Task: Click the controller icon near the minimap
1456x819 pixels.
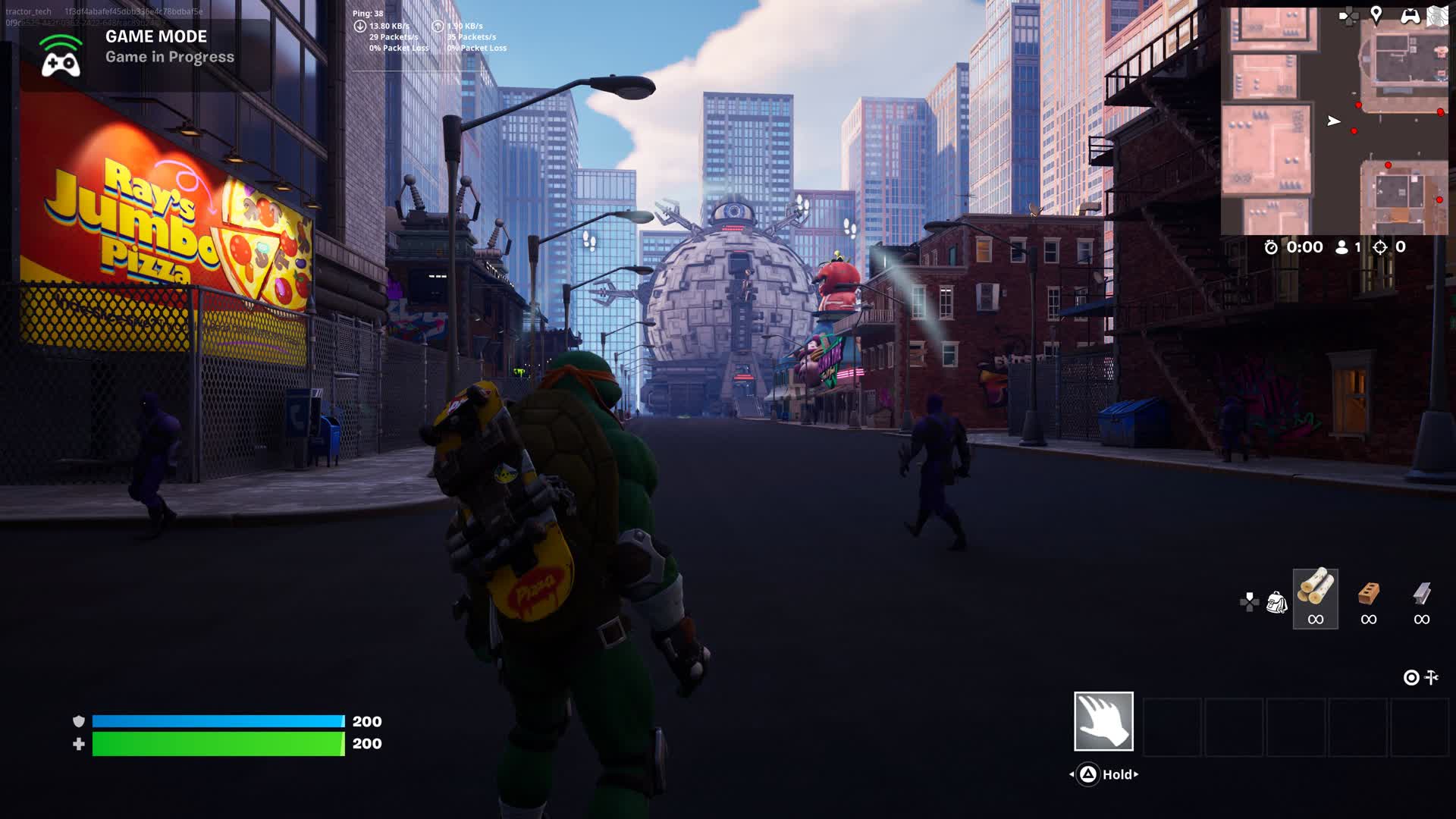Action: click(1412, 17)
